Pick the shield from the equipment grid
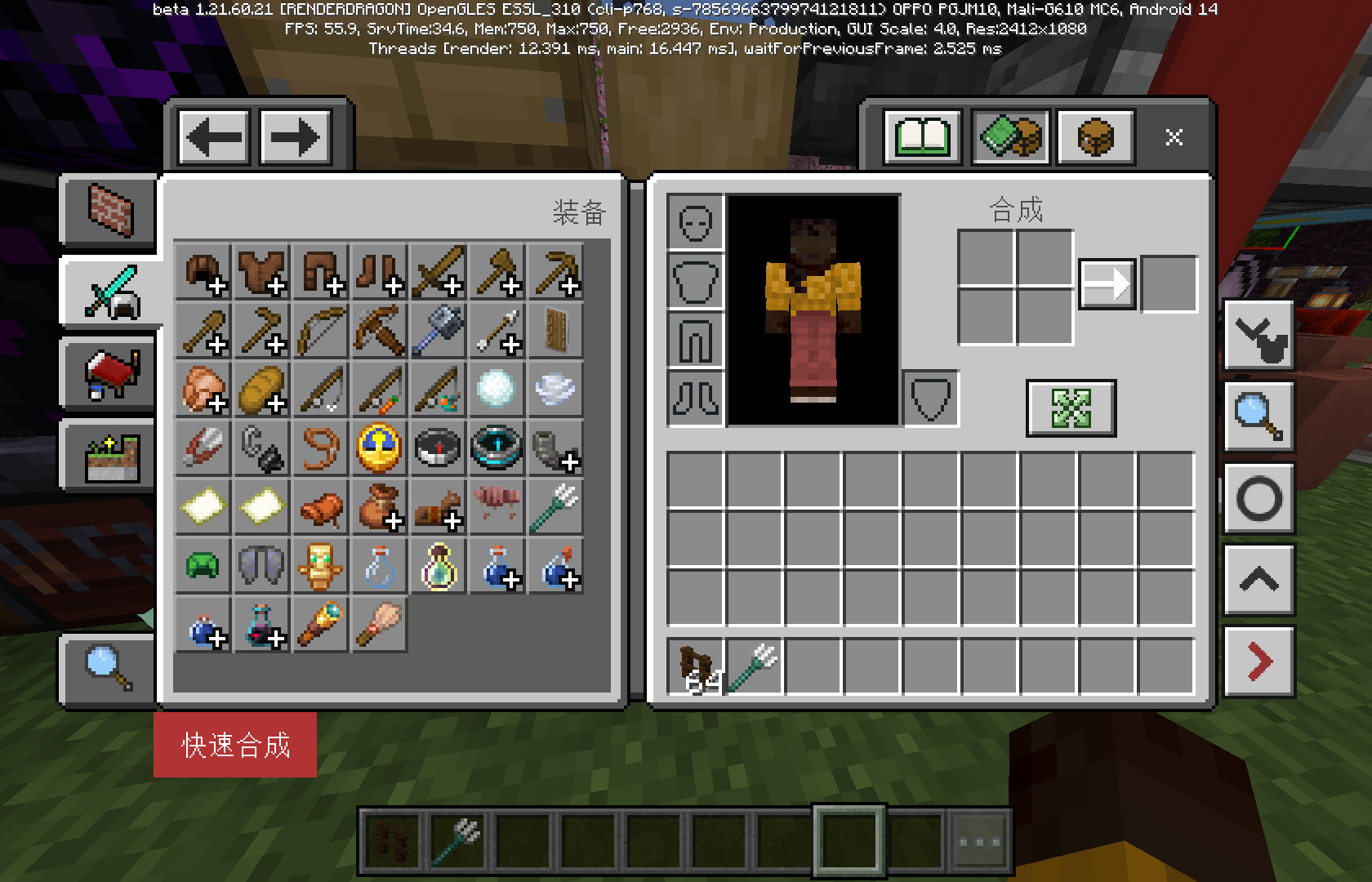1372x882 pixels. (555, 331)
